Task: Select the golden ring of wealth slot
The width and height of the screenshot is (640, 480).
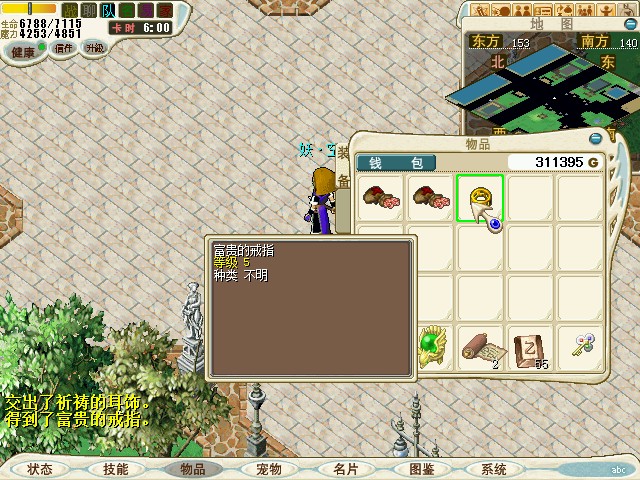Action: [x=481, y=198]
